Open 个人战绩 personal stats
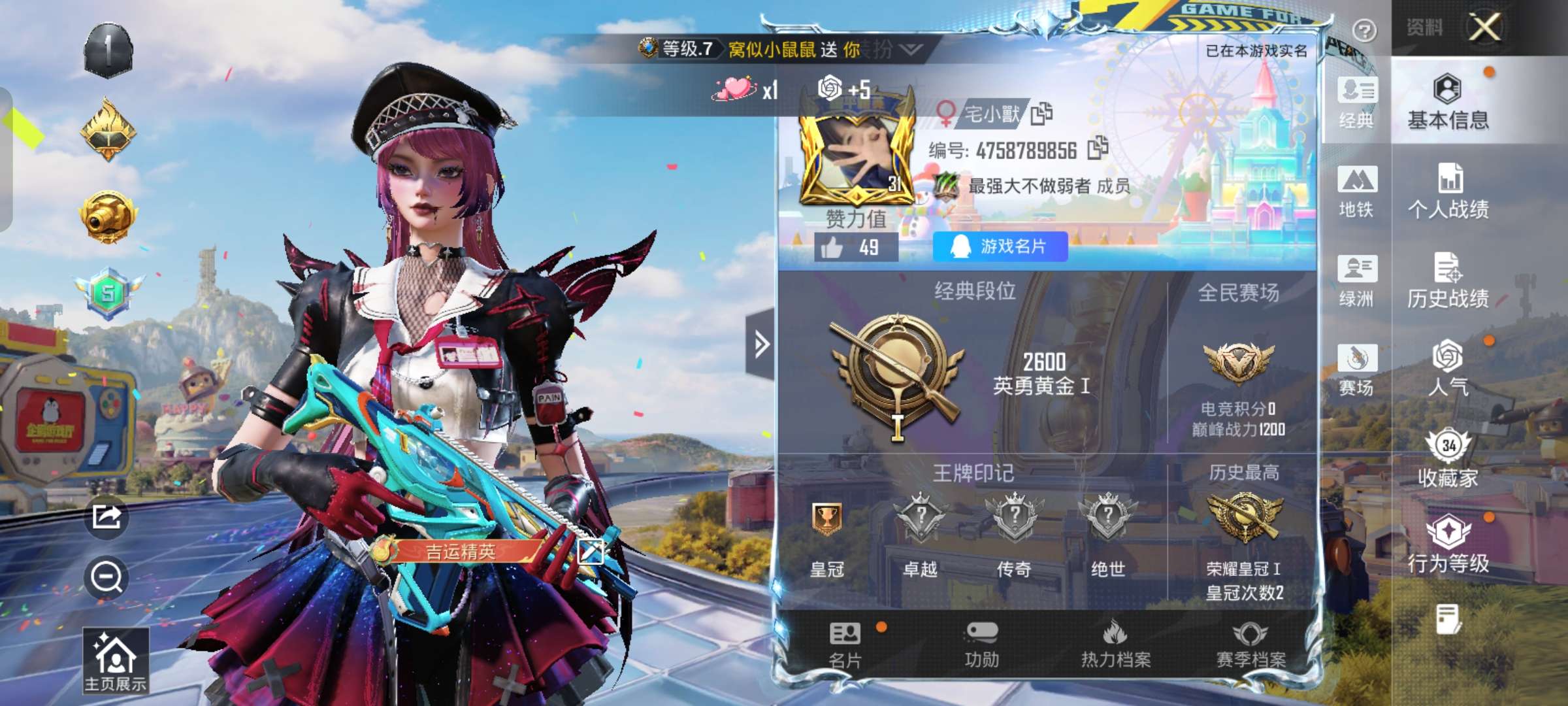 (1448, 191)
